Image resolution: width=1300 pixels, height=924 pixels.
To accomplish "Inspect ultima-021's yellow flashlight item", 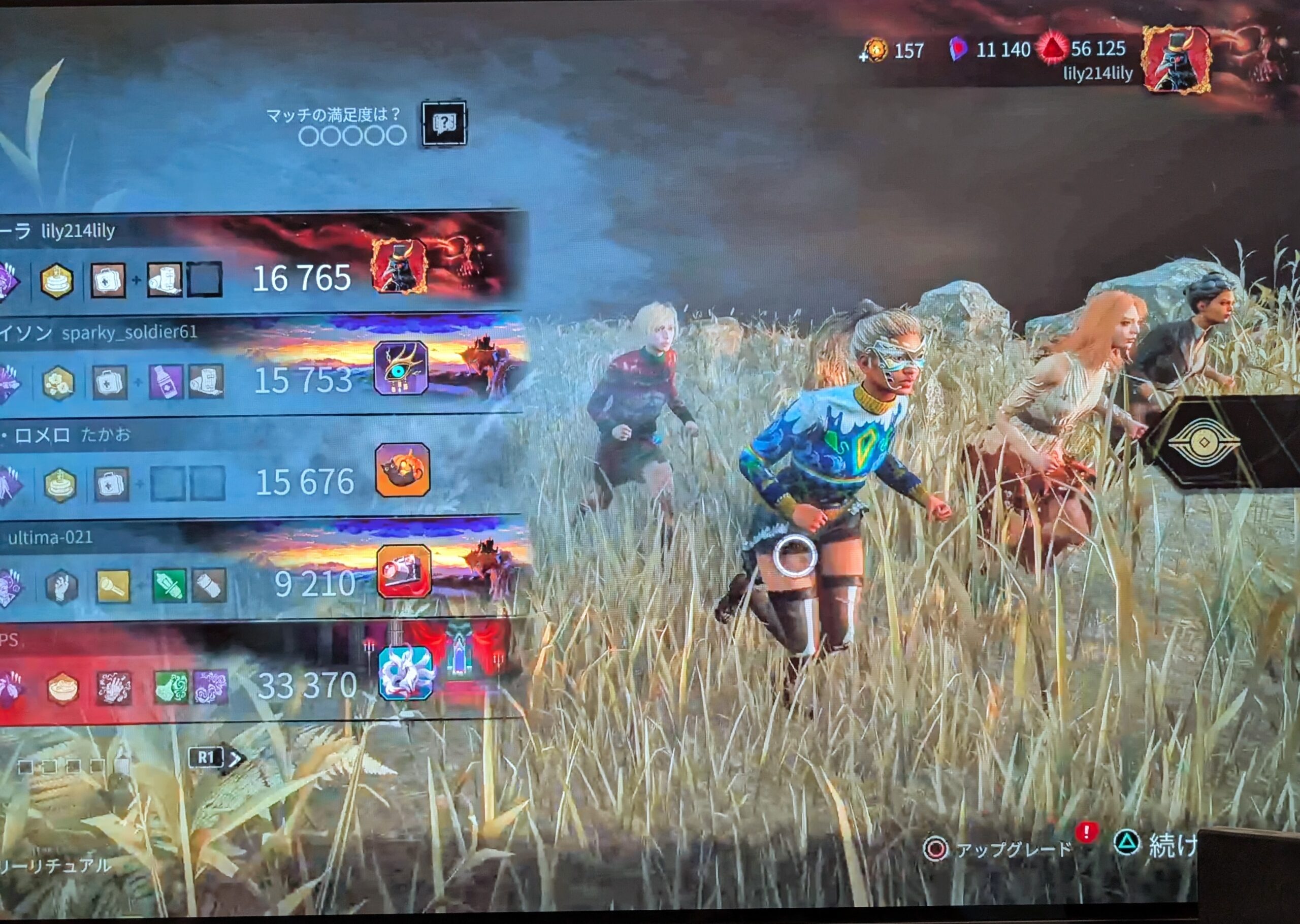I will [113, 585].
